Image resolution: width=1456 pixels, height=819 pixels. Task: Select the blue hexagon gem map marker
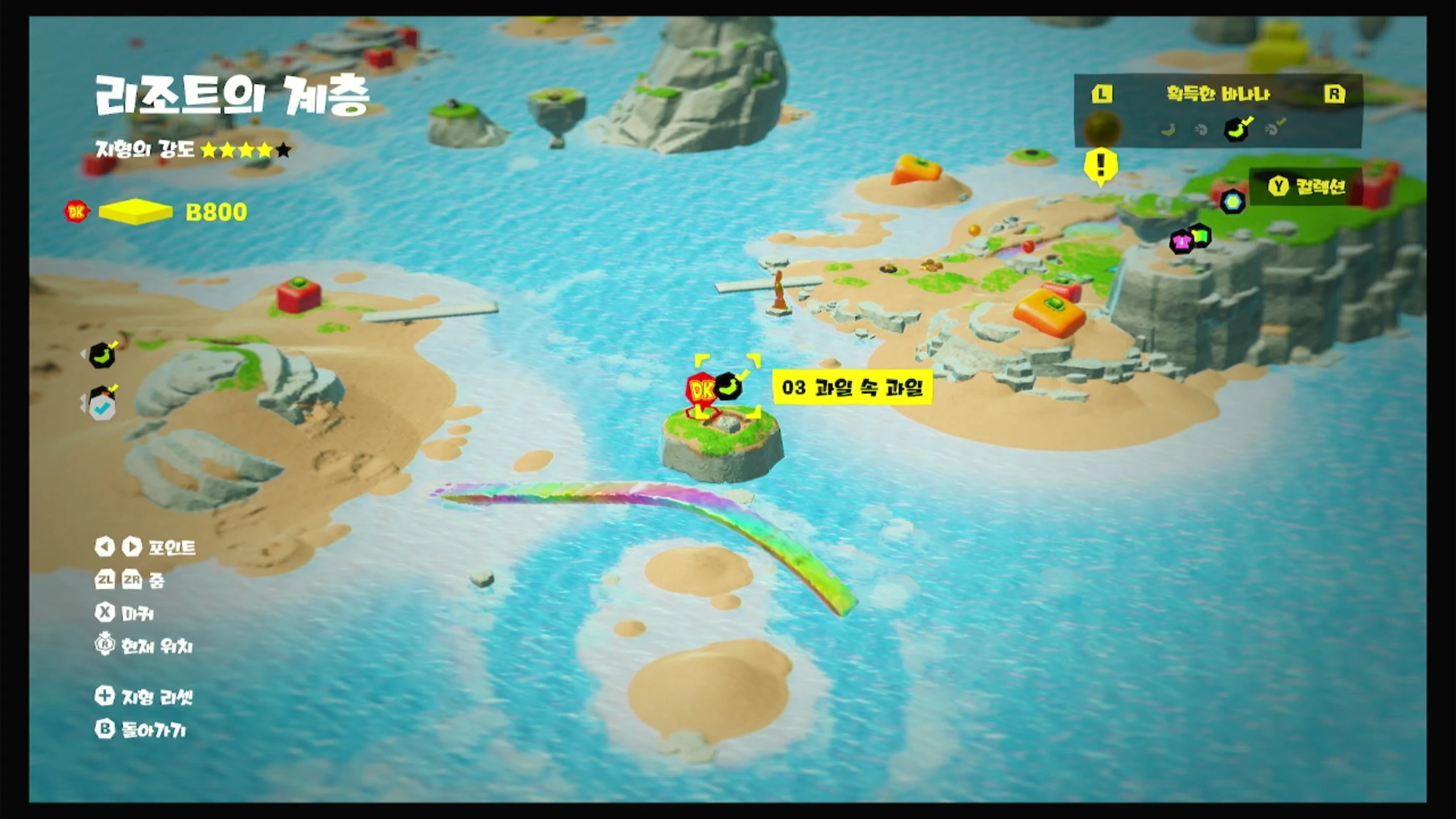tap(1232, 201)
